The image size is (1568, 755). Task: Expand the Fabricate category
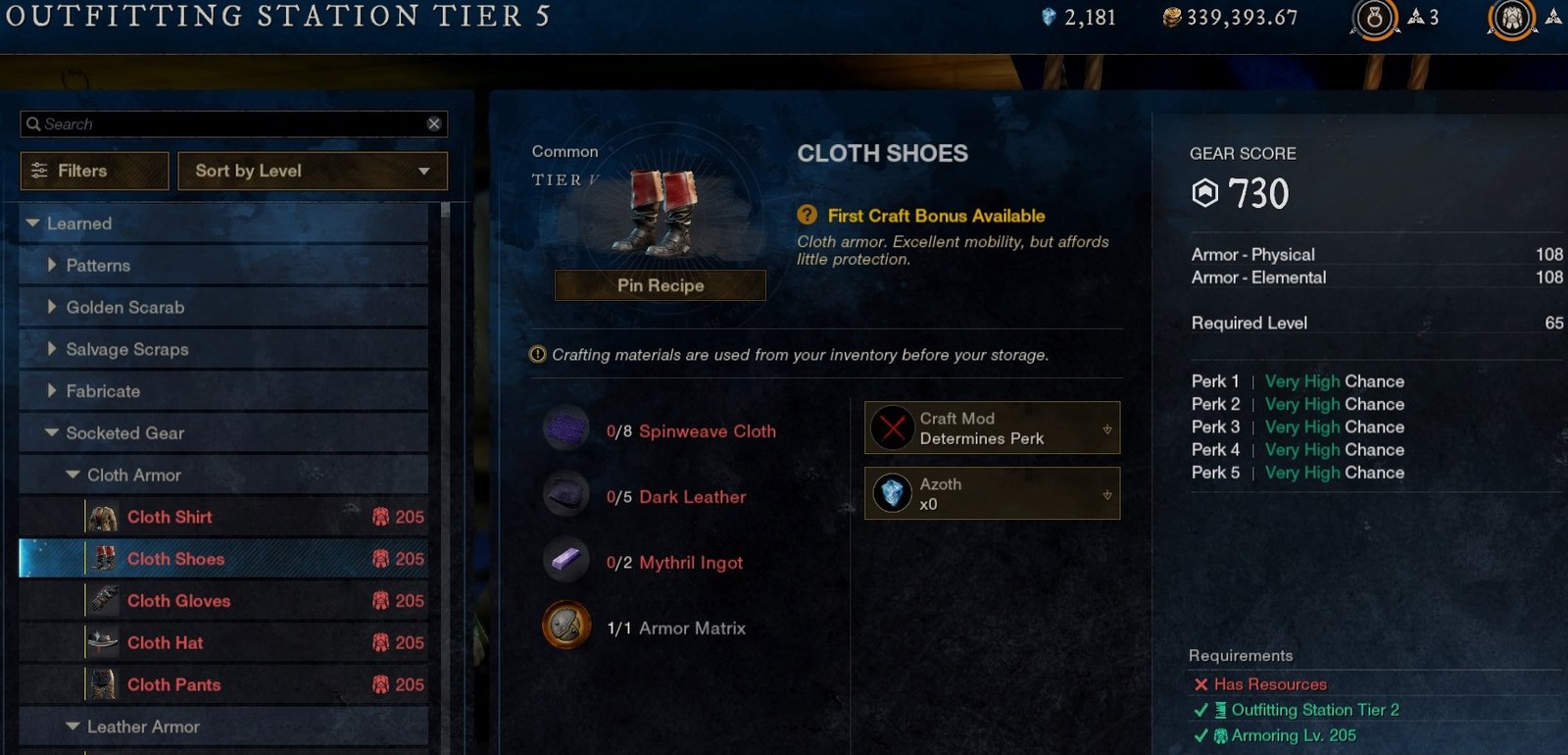[52, 391]
